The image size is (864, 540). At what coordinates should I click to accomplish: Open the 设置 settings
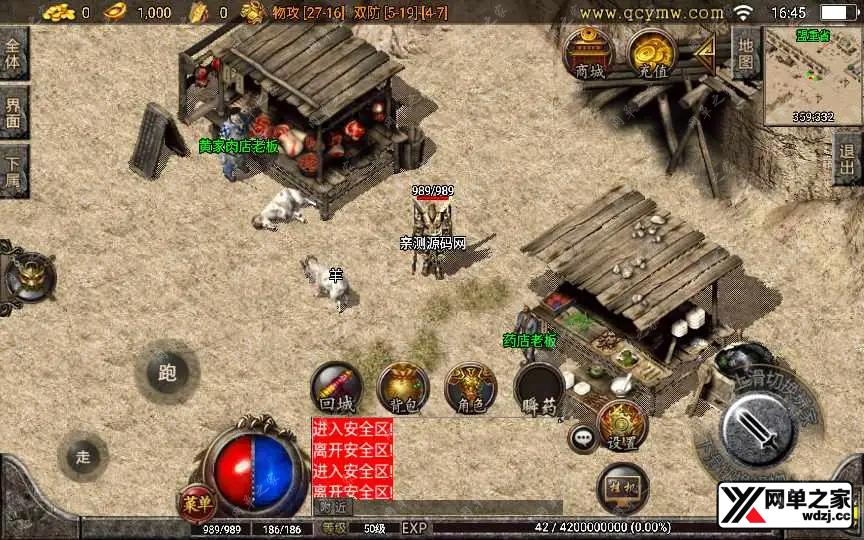click(x=623, y=425)
